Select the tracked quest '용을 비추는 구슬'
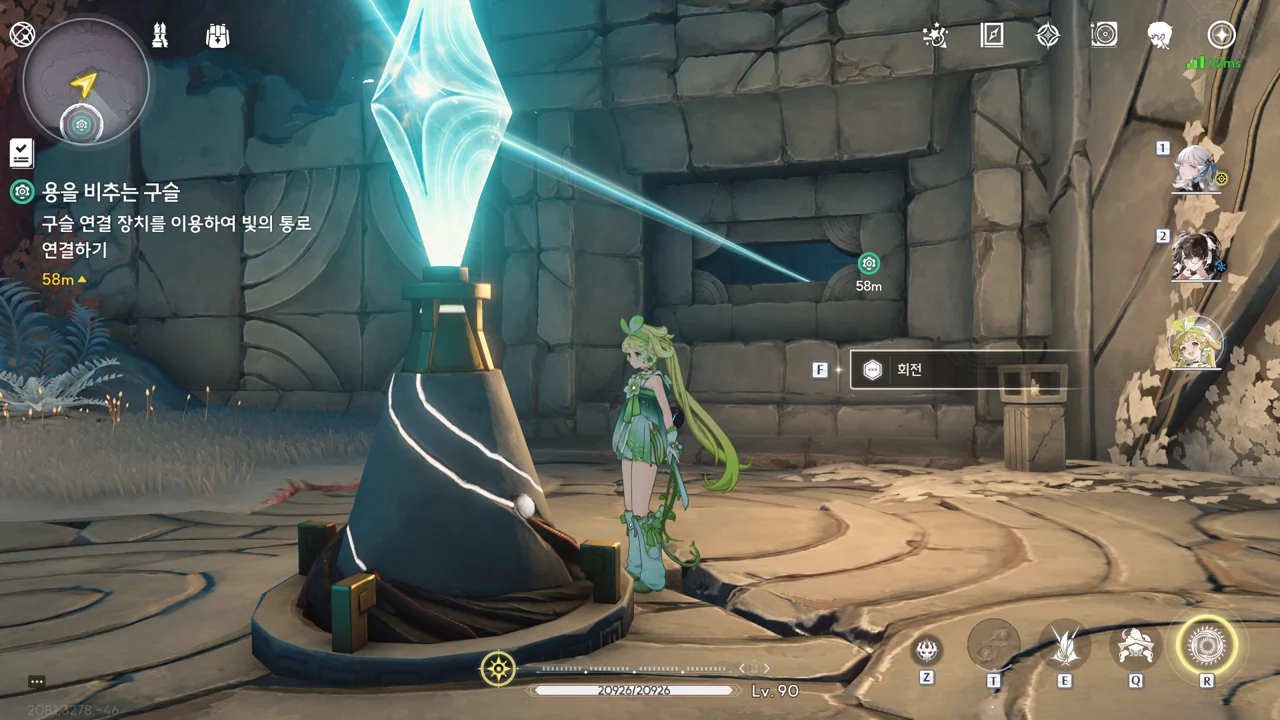 110,192
